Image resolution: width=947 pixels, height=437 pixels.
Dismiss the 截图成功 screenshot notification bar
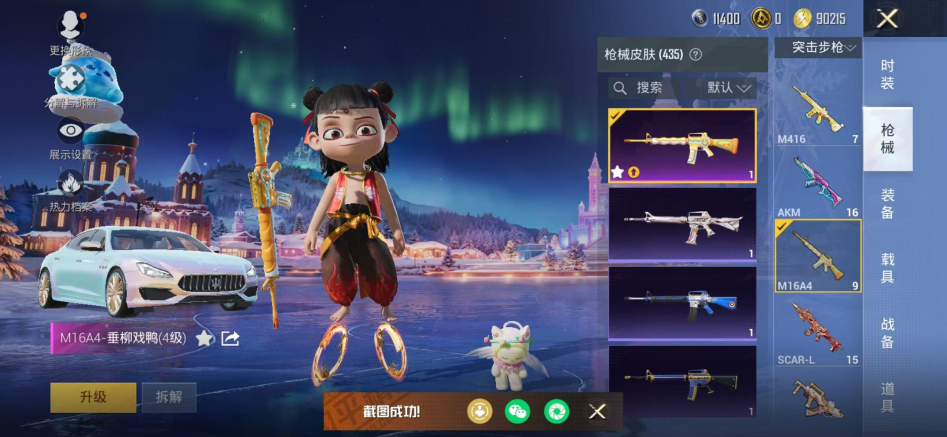tap(597, 411)
